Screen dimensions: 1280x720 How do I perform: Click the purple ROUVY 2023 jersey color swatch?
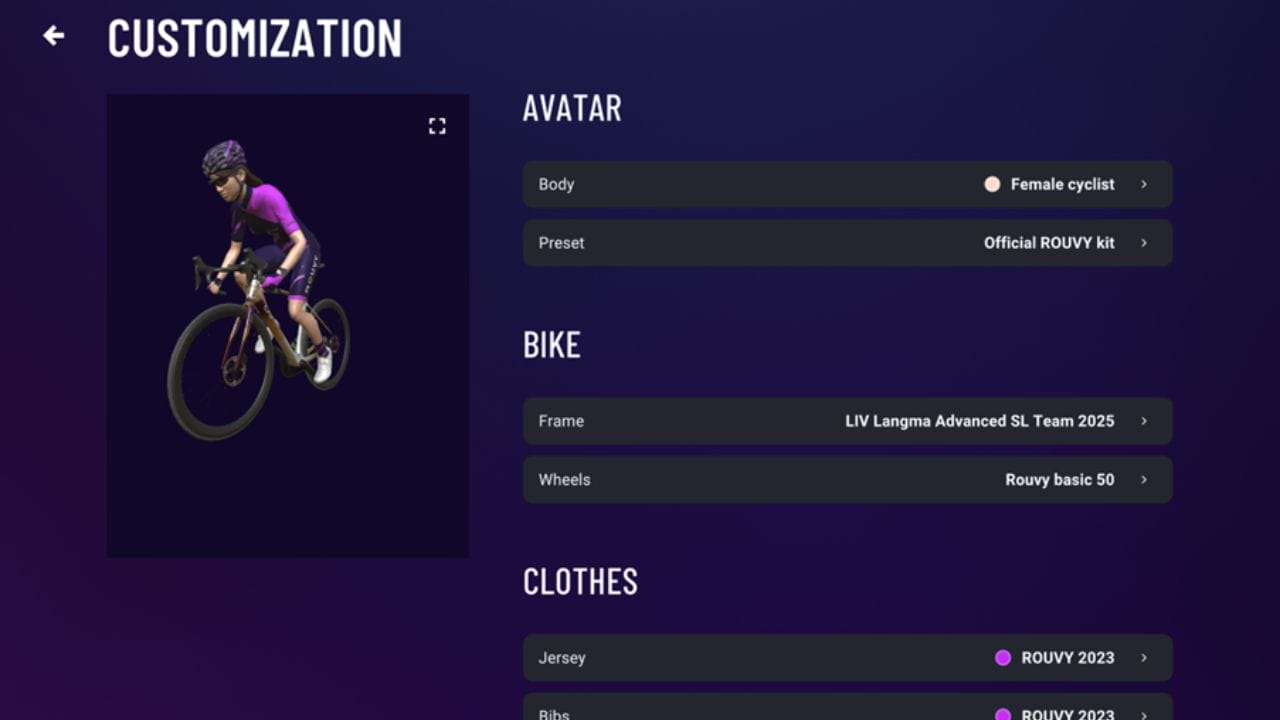coord(1002,658)
